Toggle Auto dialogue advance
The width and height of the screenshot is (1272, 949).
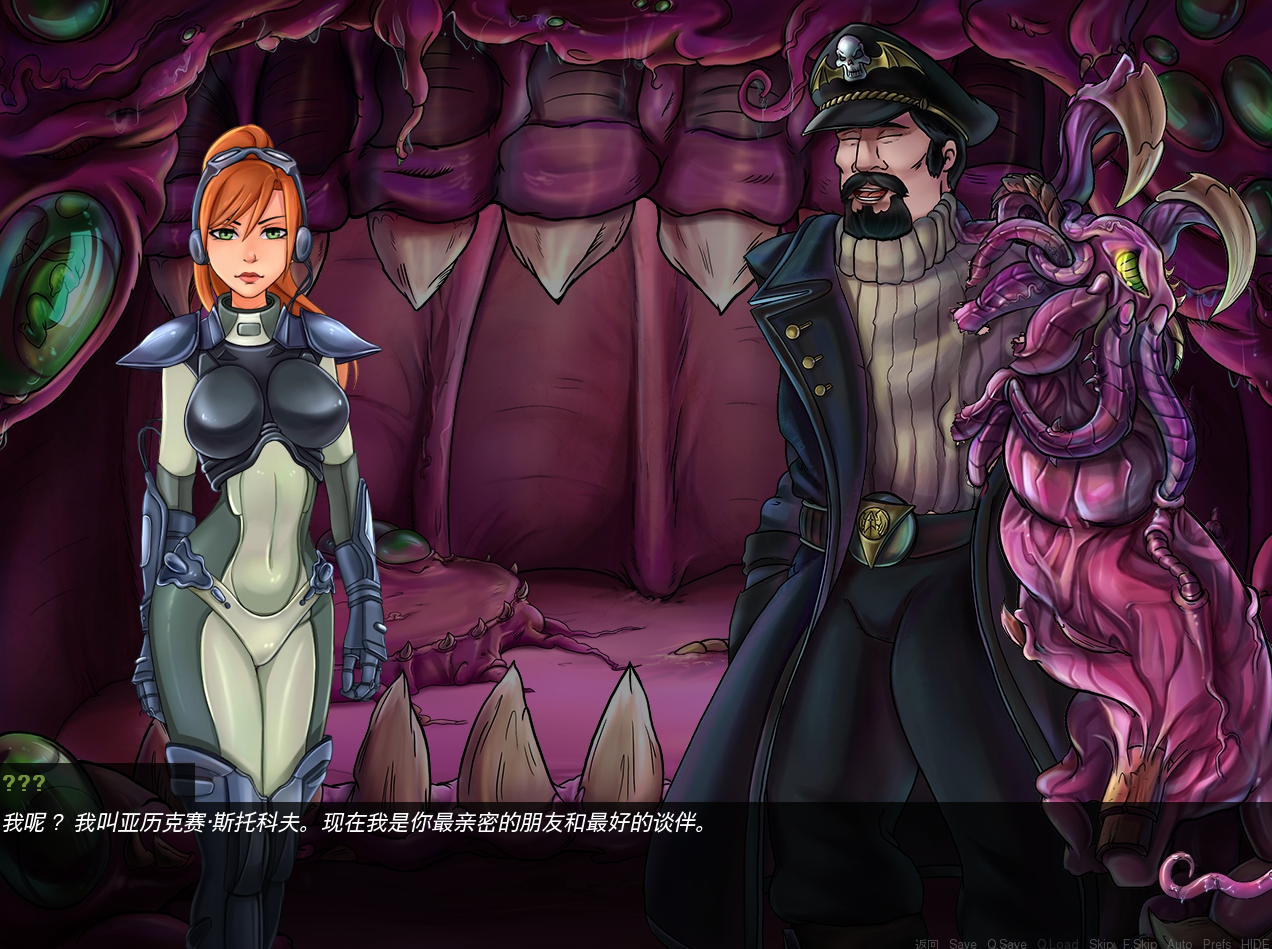pos(1180,943)
